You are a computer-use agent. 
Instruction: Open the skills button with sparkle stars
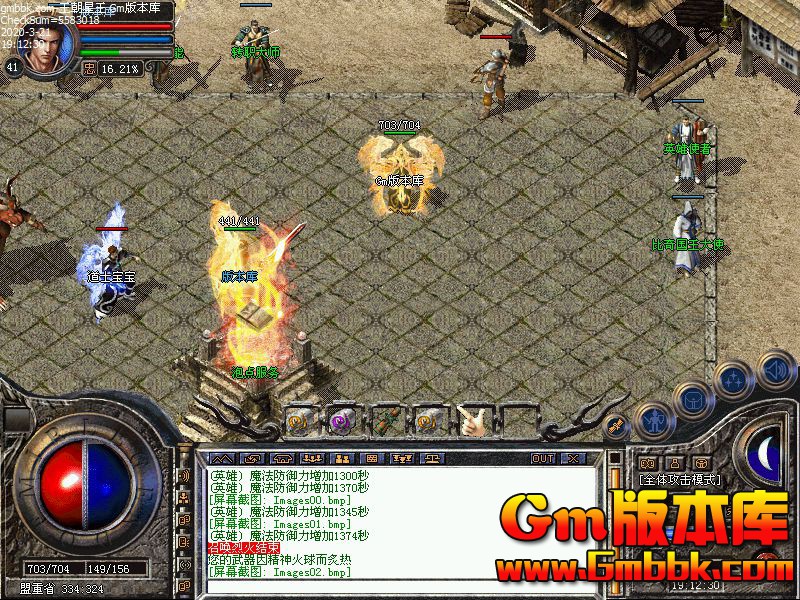(733, 379)
